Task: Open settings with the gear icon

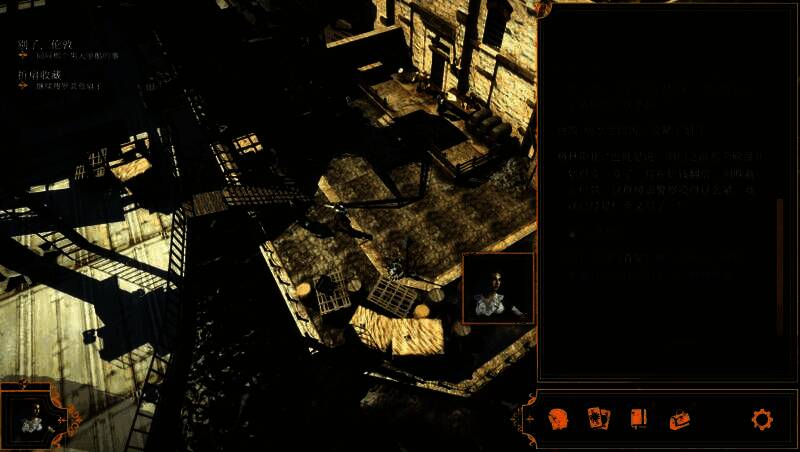Action: 762,419
